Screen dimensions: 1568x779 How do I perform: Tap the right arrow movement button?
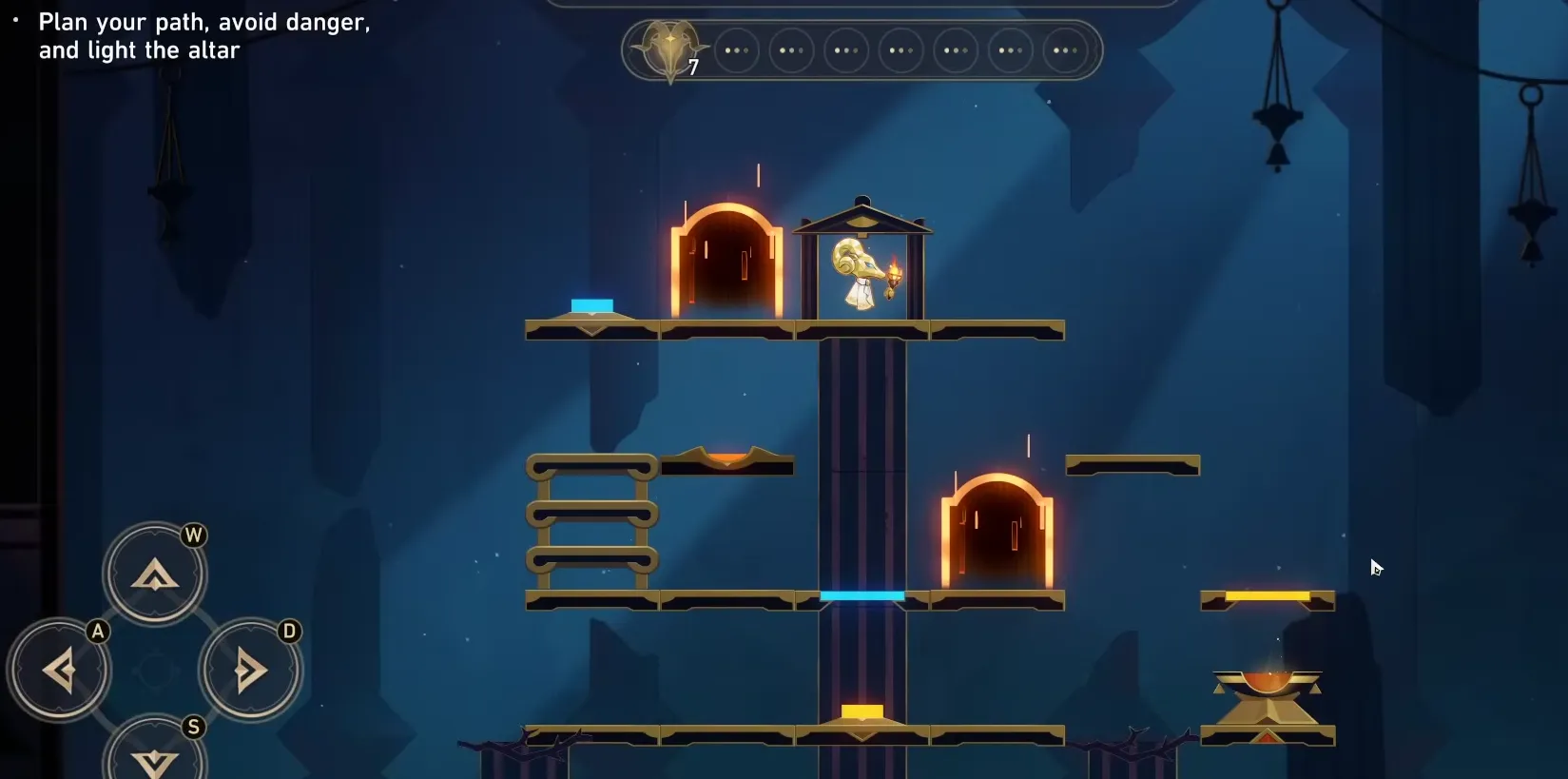point(250,671)
